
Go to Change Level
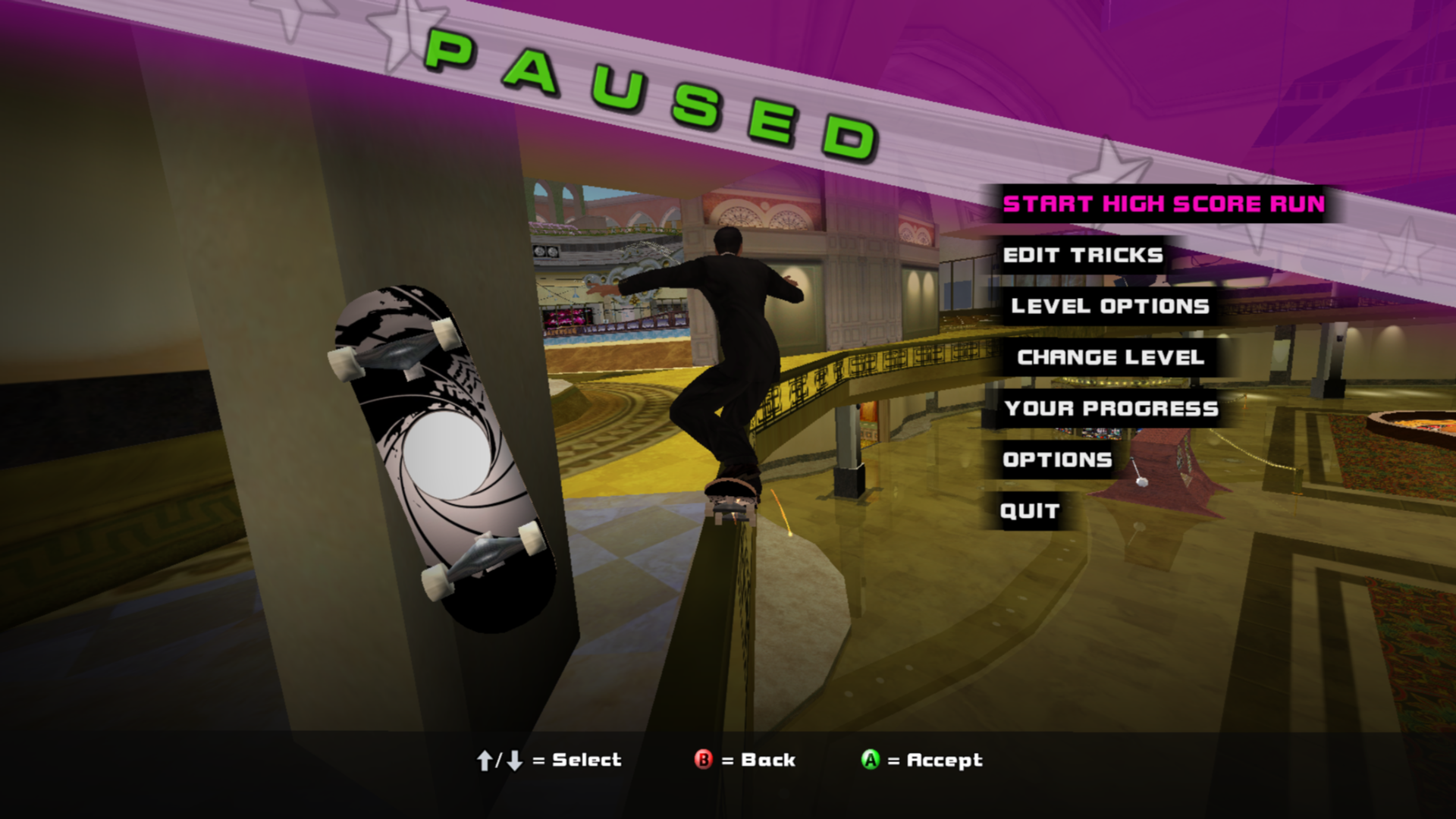1110,357
